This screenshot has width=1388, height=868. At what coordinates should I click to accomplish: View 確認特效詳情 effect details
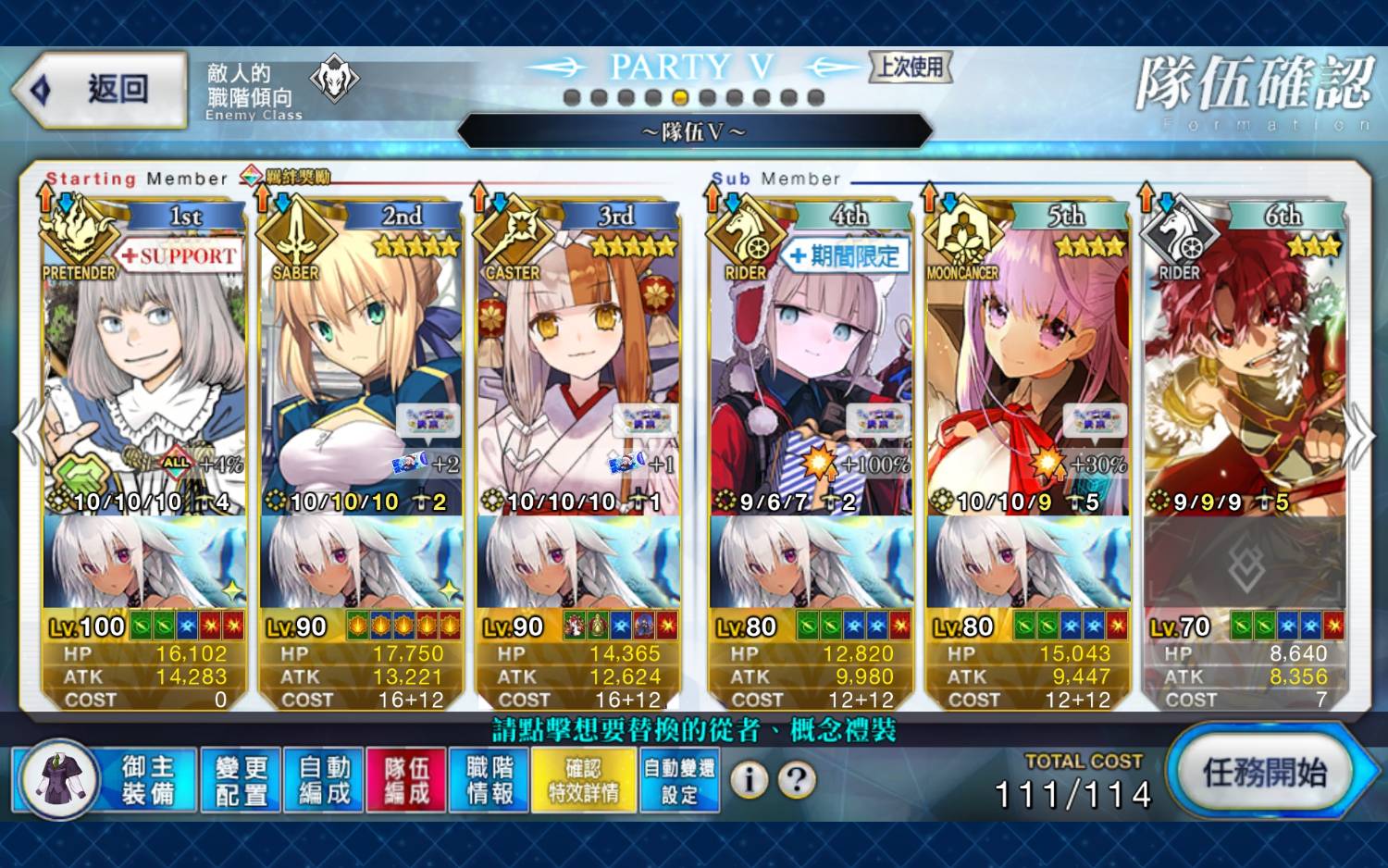583,780
